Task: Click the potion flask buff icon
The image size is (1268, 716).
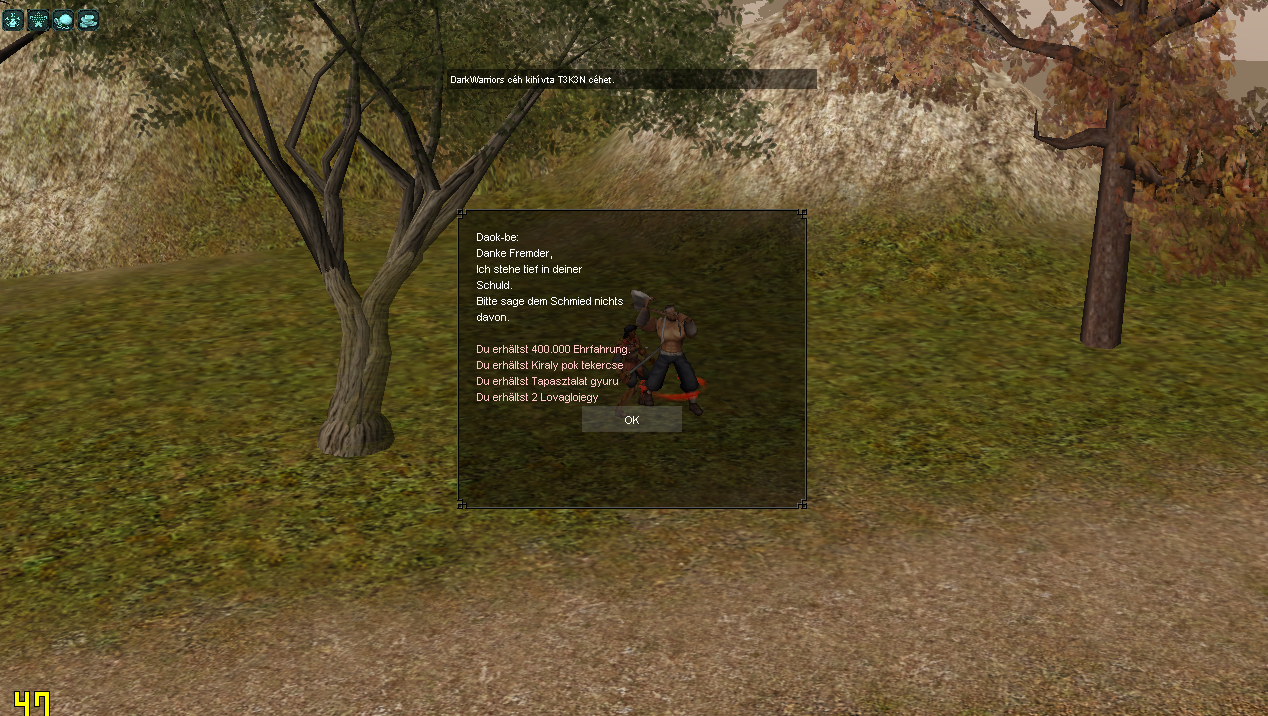Action: (x=13, y=20)
